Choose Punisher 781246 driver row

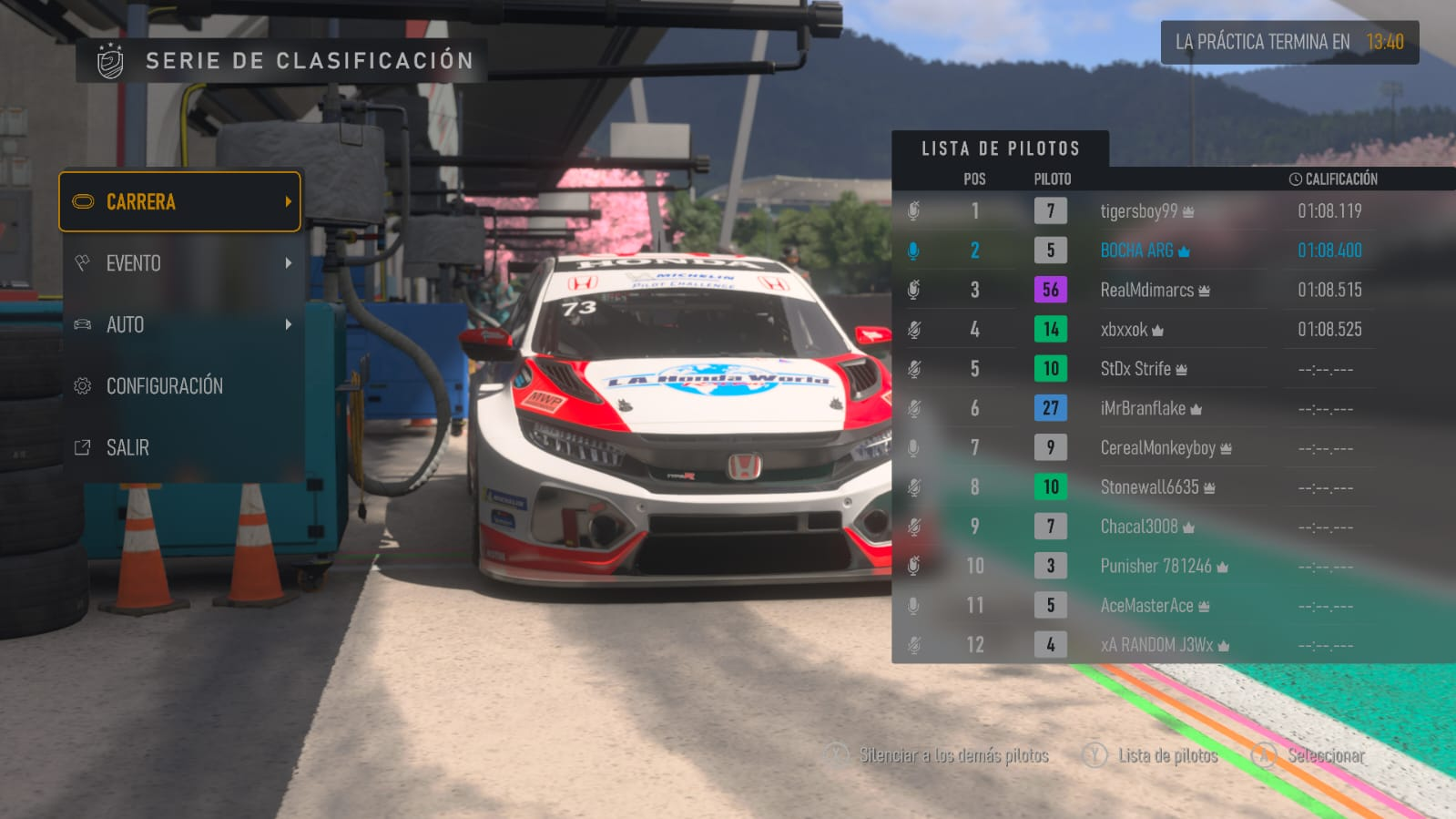(1156, 566)
